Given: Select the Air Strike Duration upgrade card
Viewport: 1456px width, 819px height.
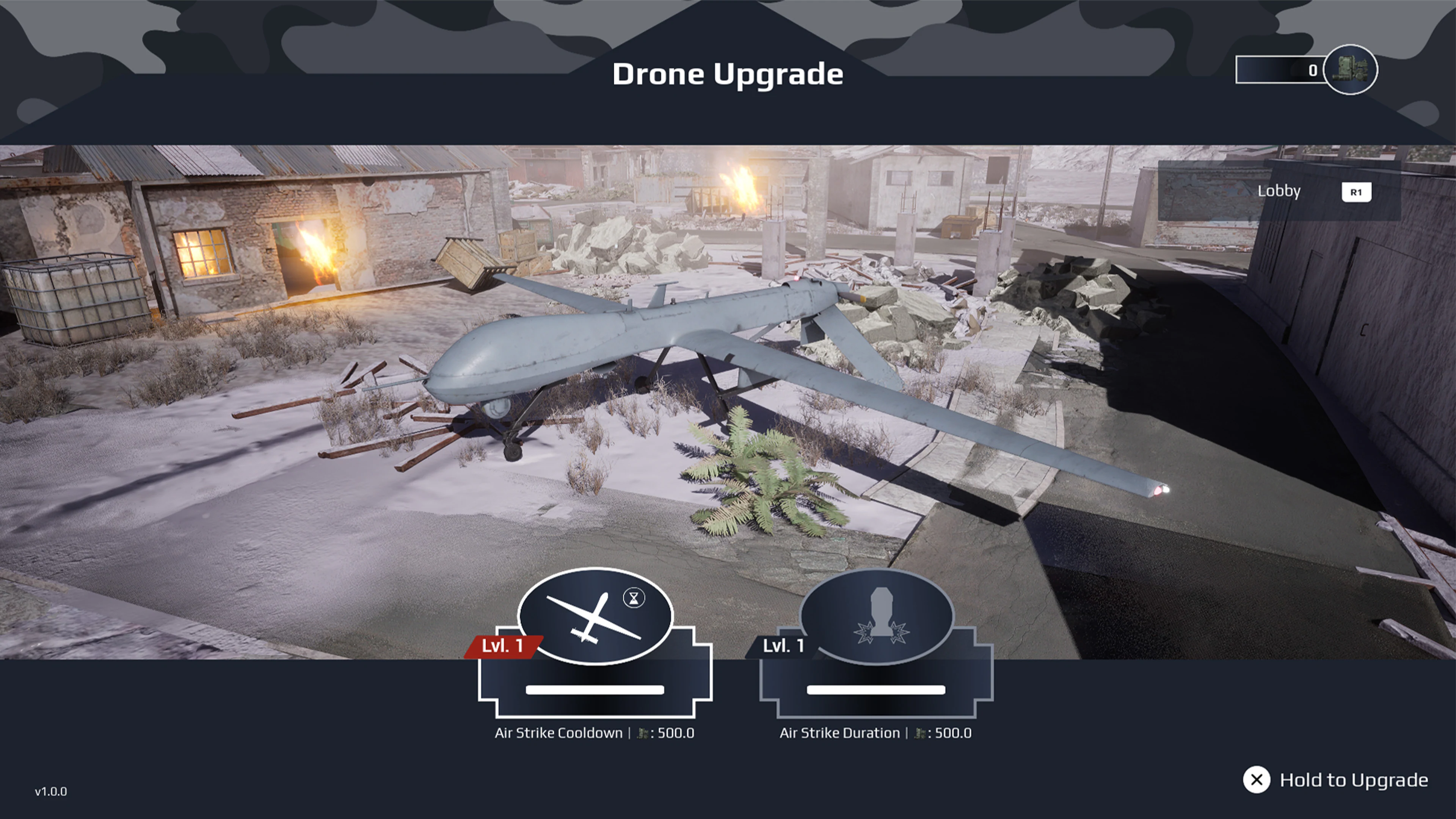Looking at the screenshot, I should tap(878, 678).
